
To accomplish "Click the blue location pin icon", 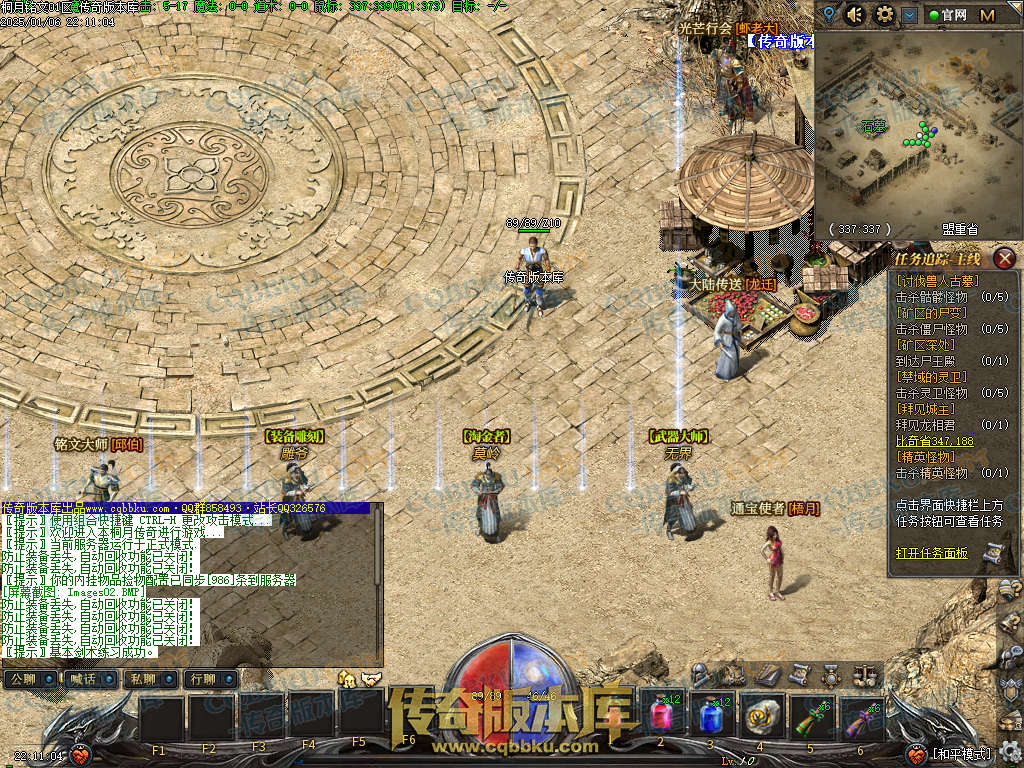I will [828, 14].
